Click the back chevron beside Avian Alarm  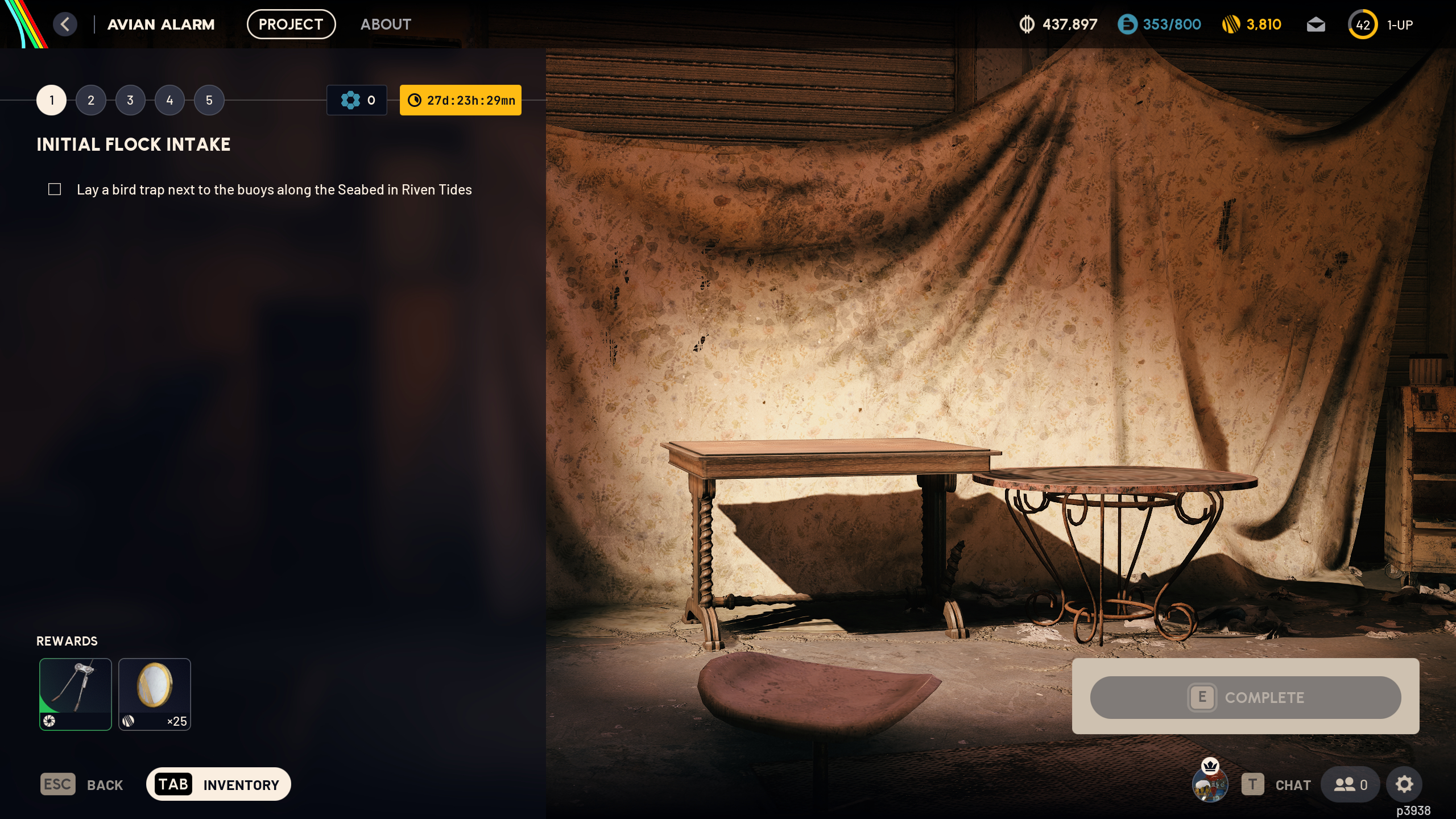click(x=65, y=24)
